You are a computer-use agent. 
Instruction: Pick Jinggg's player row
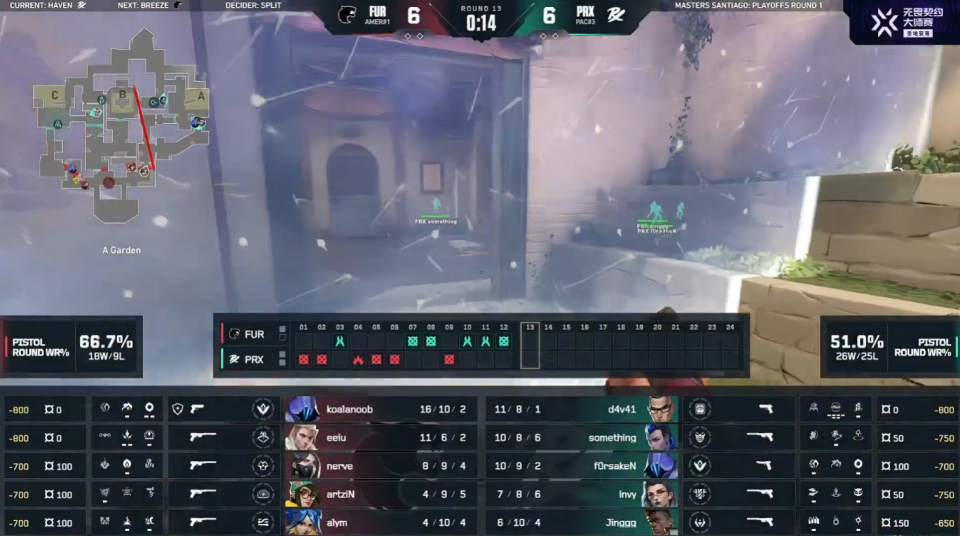click(580, 521)
